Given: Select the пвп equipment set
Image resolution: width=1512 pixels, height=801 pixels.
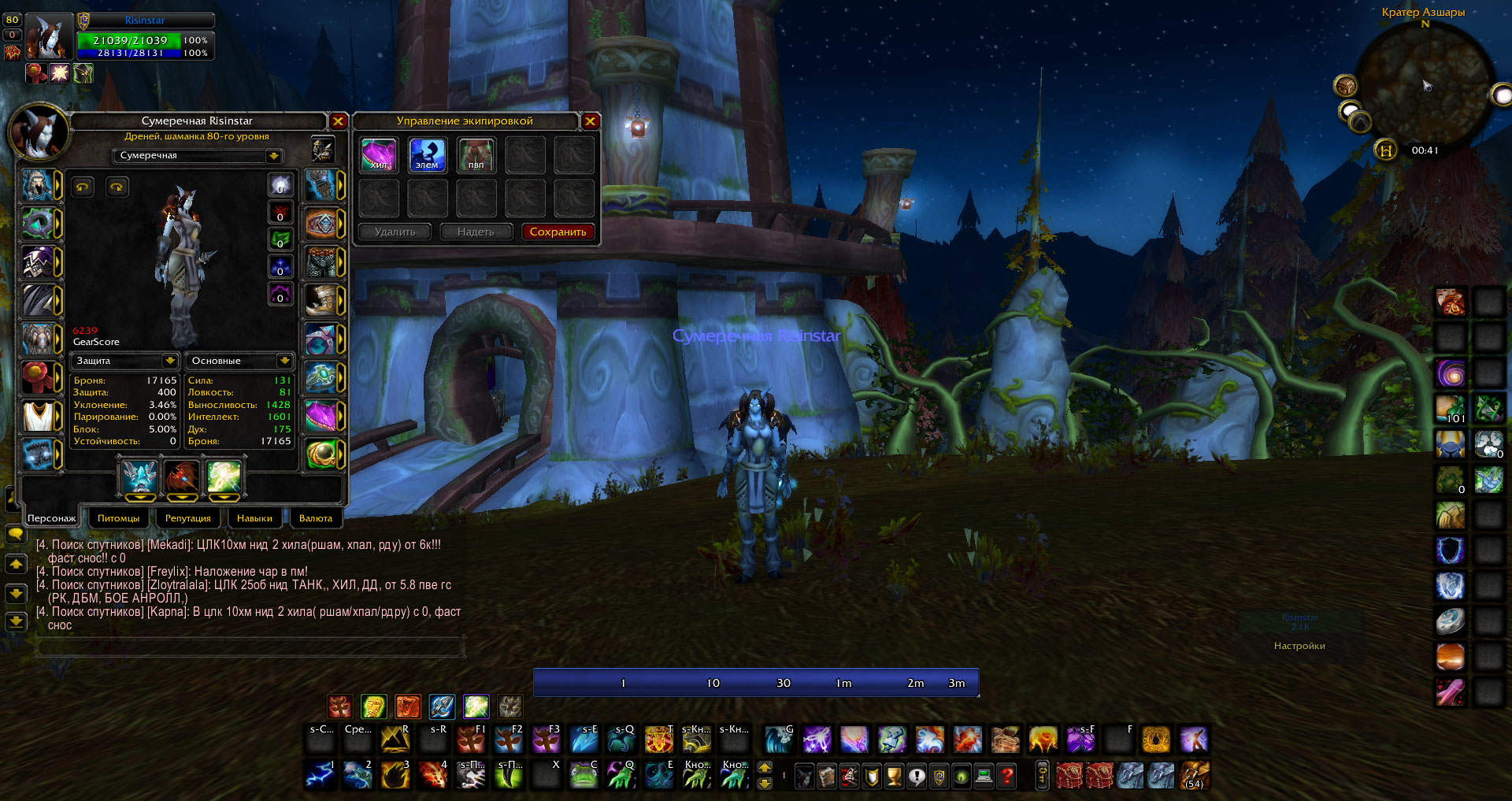Looking at the screenshot, I should [x=476, y=155].
